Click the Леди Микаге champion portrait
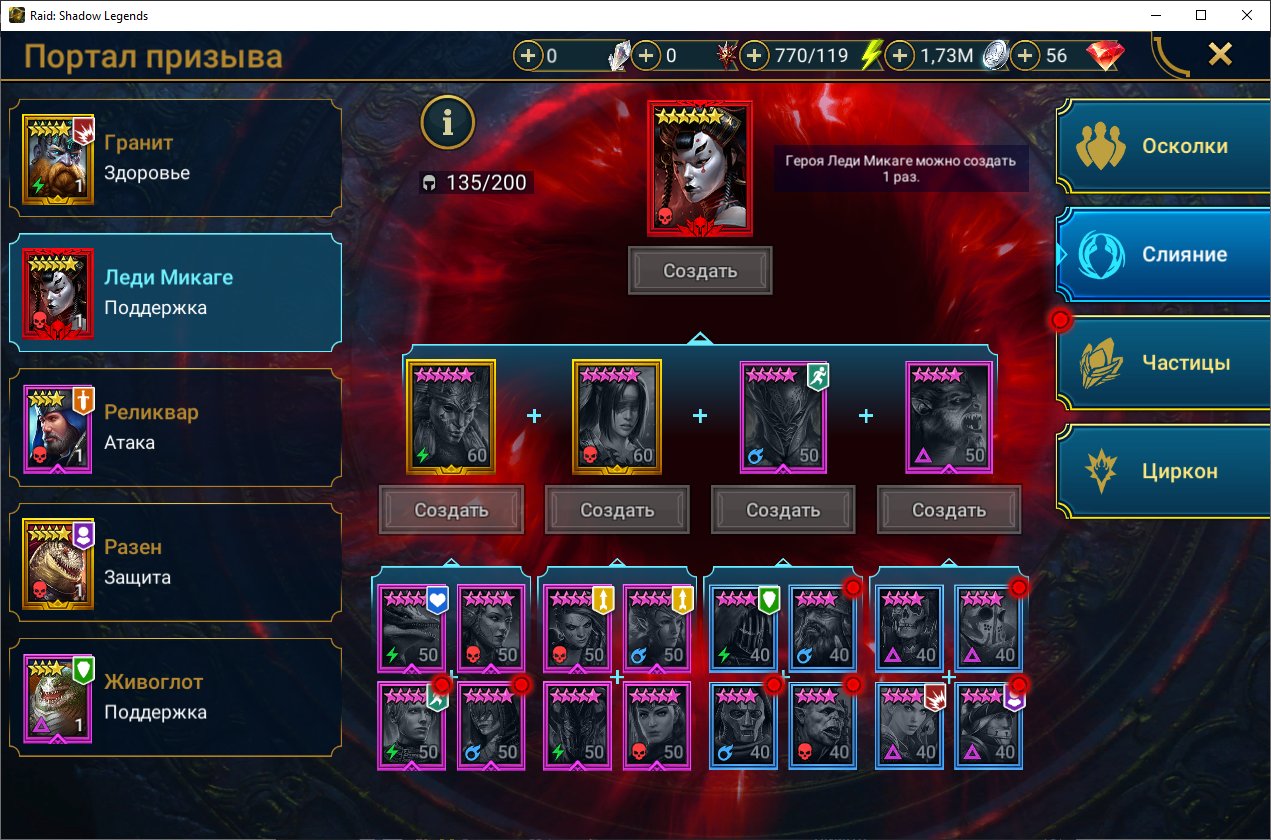Screen dimensions: 1271x840 pyautogui.click(x=700, y=168)
